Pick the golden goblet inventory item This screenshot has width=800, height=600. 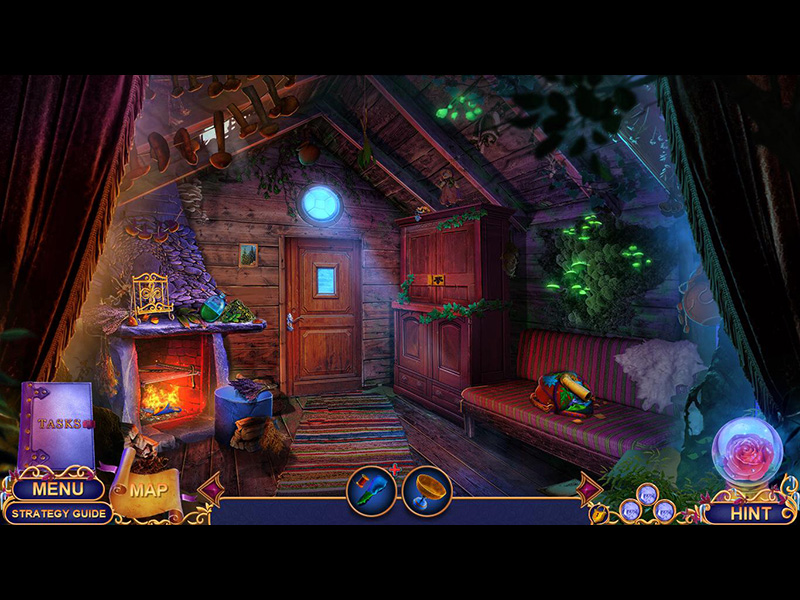[427, 491]
